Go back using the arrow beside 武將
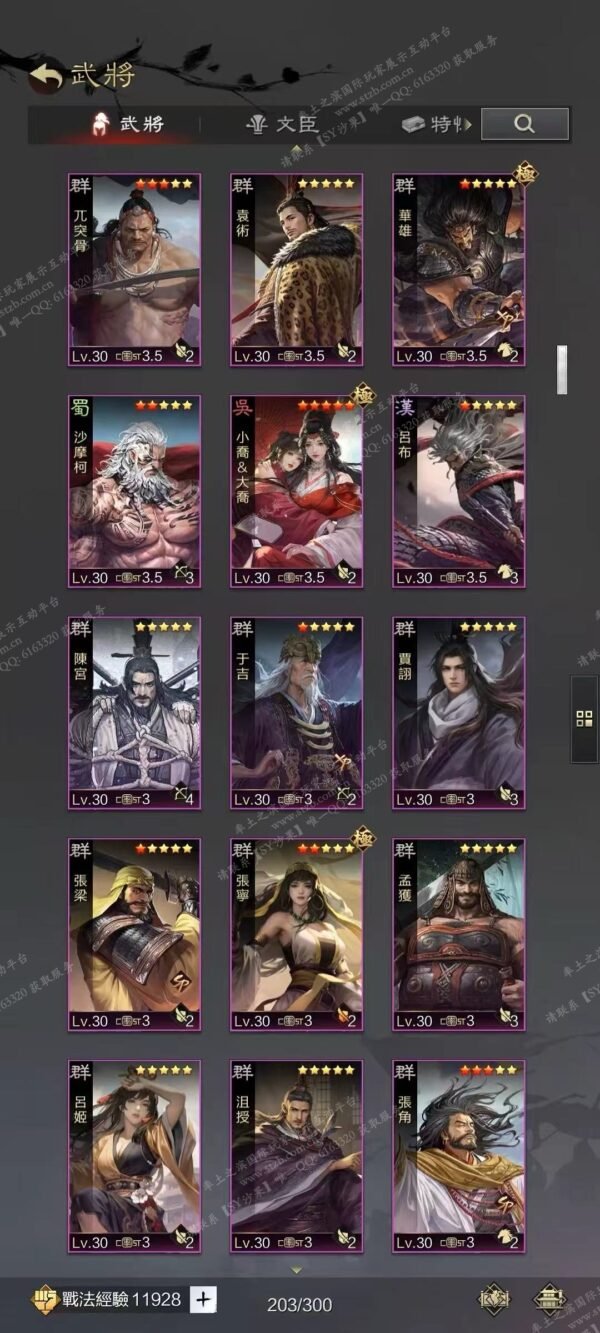The height and width of the screenshot is (1333, 600). point(46,76)
